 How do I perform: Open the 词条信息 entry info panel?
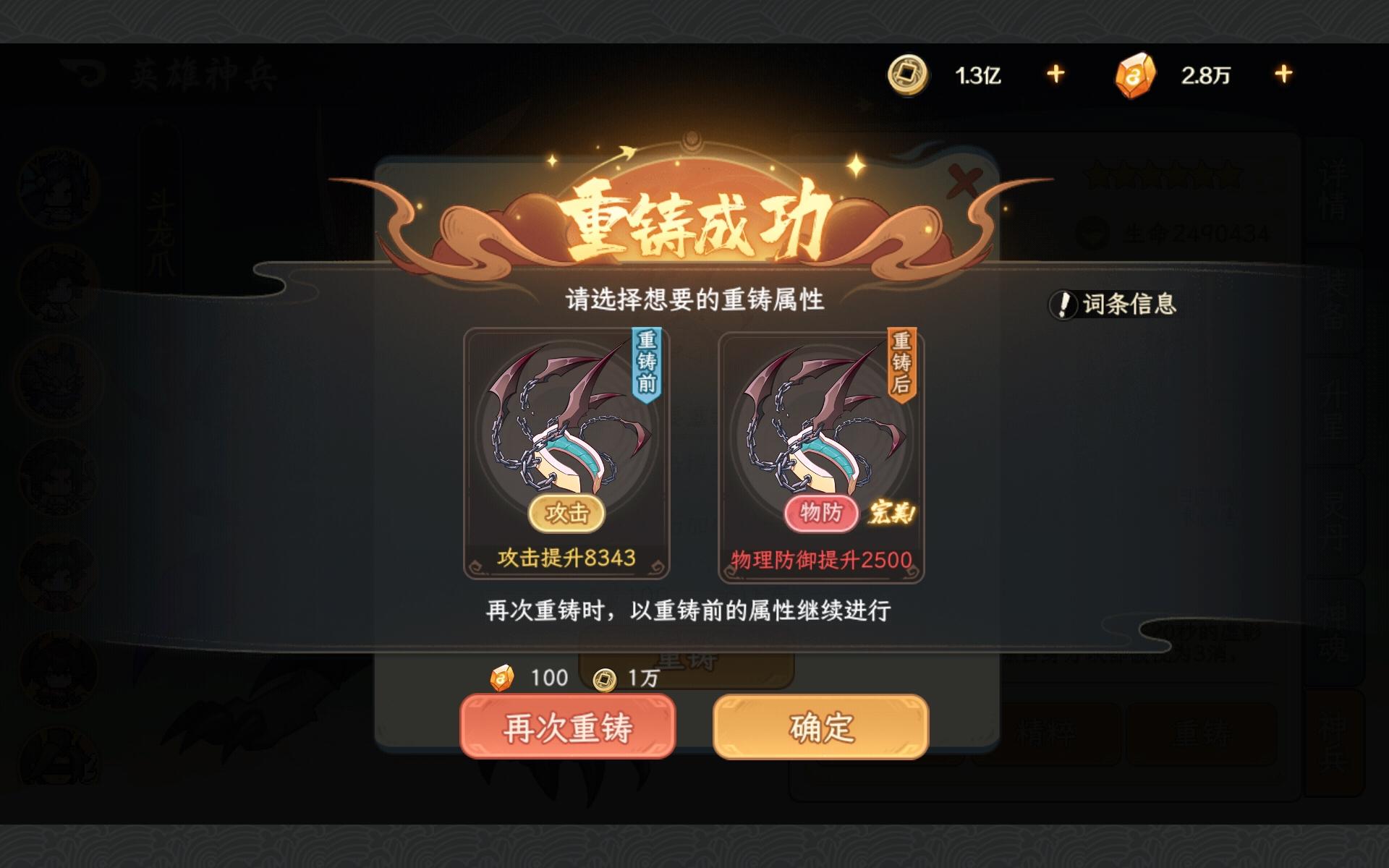point(1114,305)
